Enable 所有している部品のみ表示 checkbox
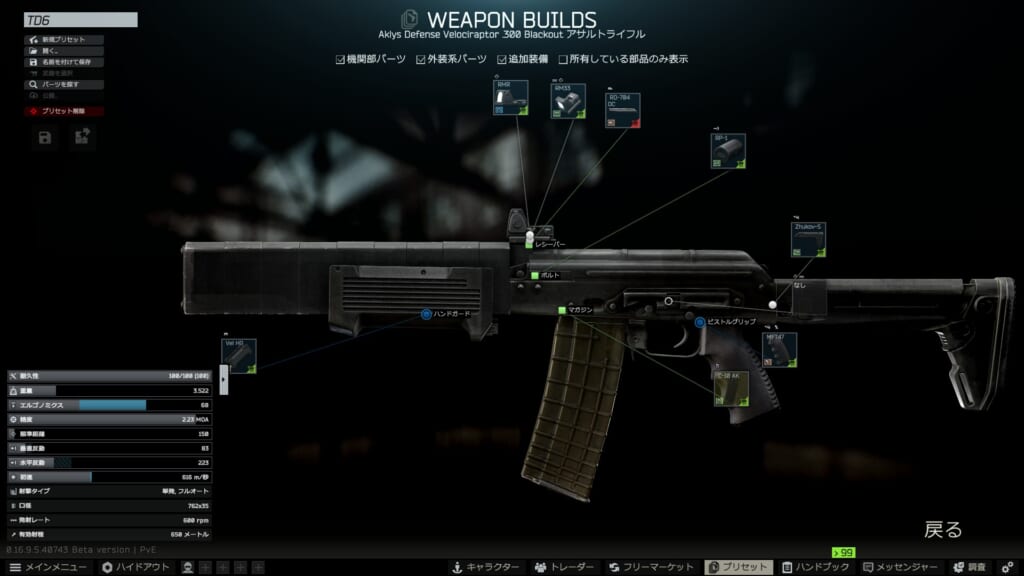1024x576 pixels. pos(563,59)
